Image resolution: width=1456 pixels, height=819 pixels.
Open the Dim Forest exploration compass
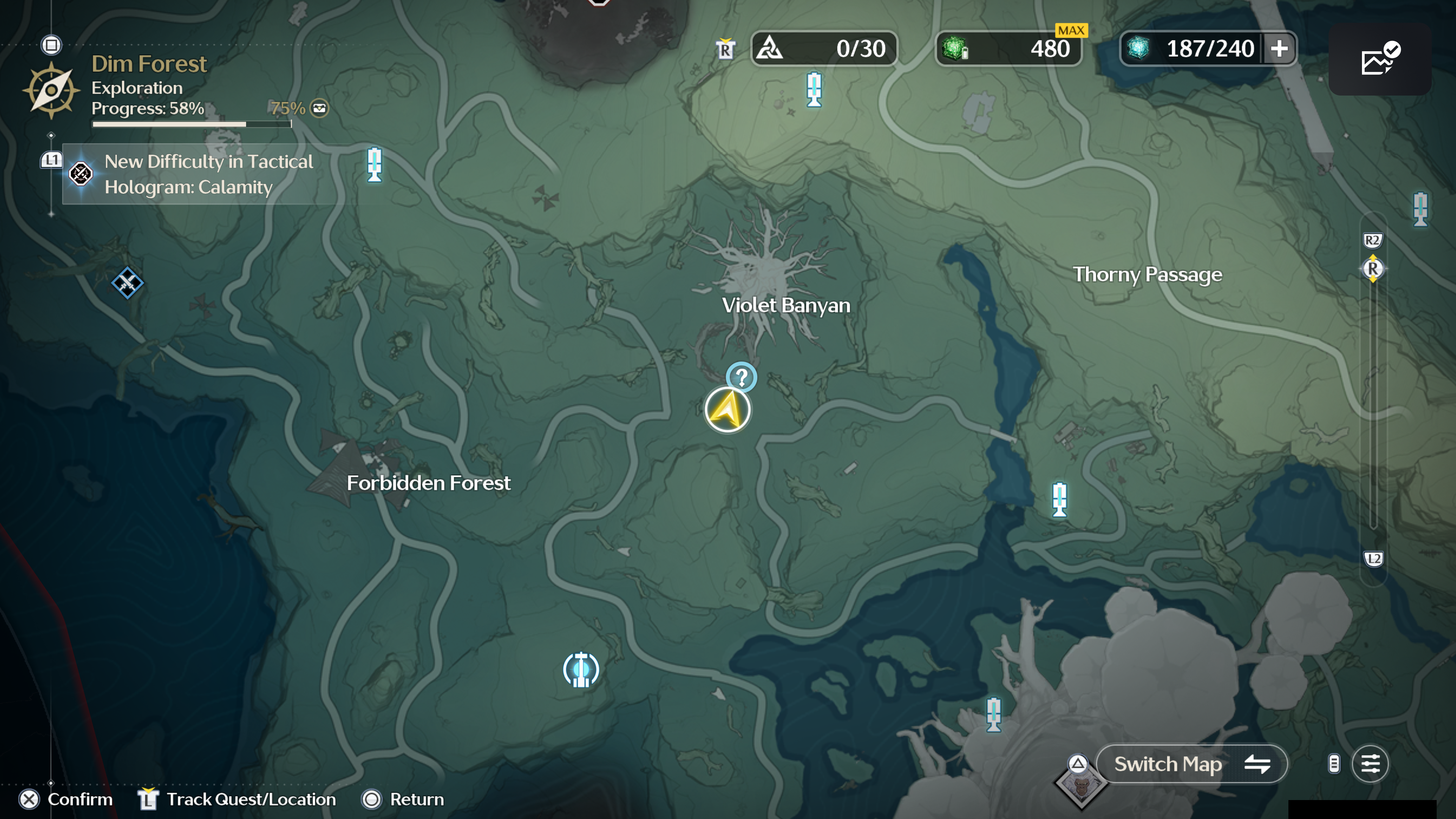point(51,91)
